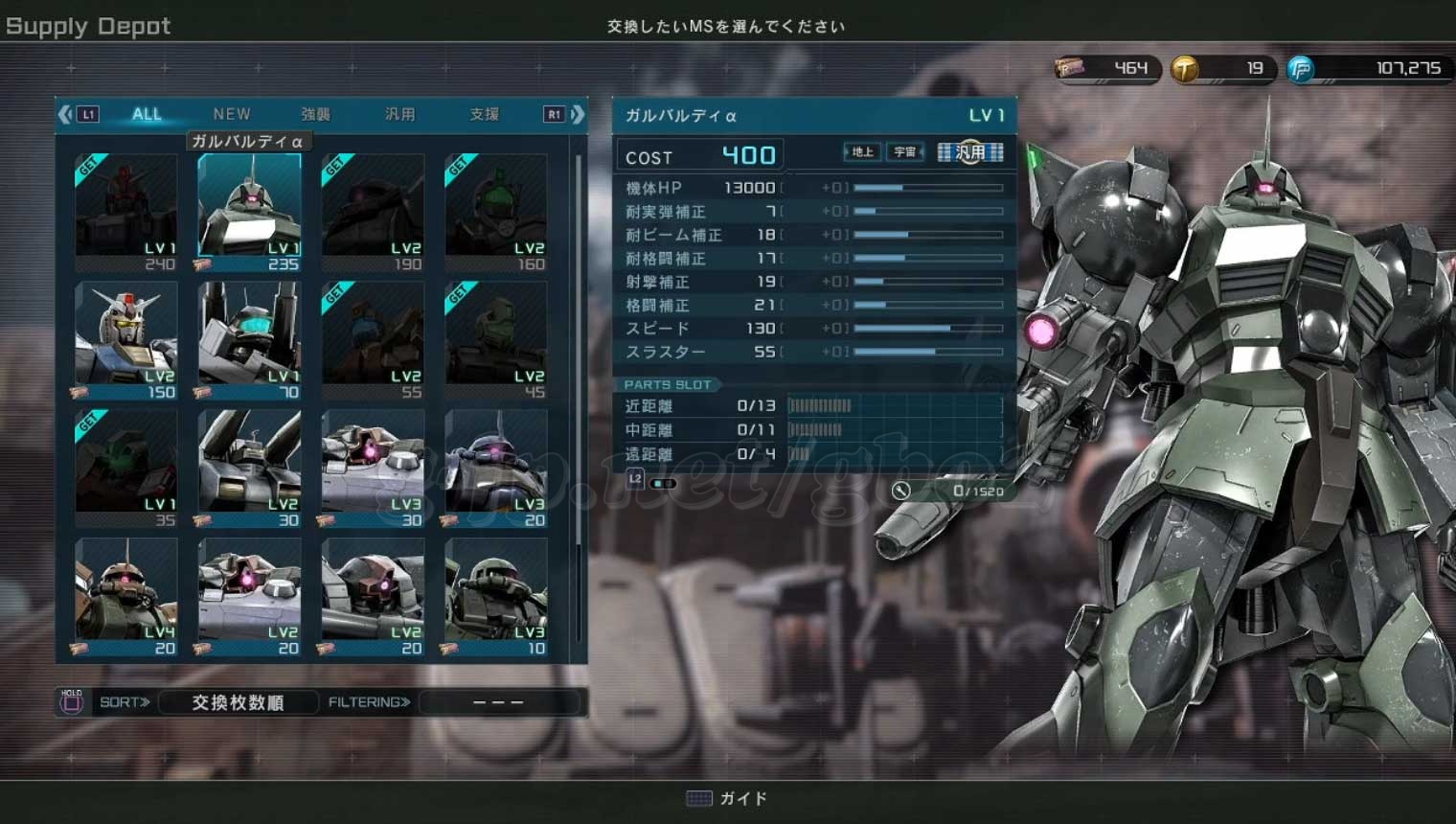
Task: Select the 支援 category tab
Action: pyautogui.click(x=485, y=114)
